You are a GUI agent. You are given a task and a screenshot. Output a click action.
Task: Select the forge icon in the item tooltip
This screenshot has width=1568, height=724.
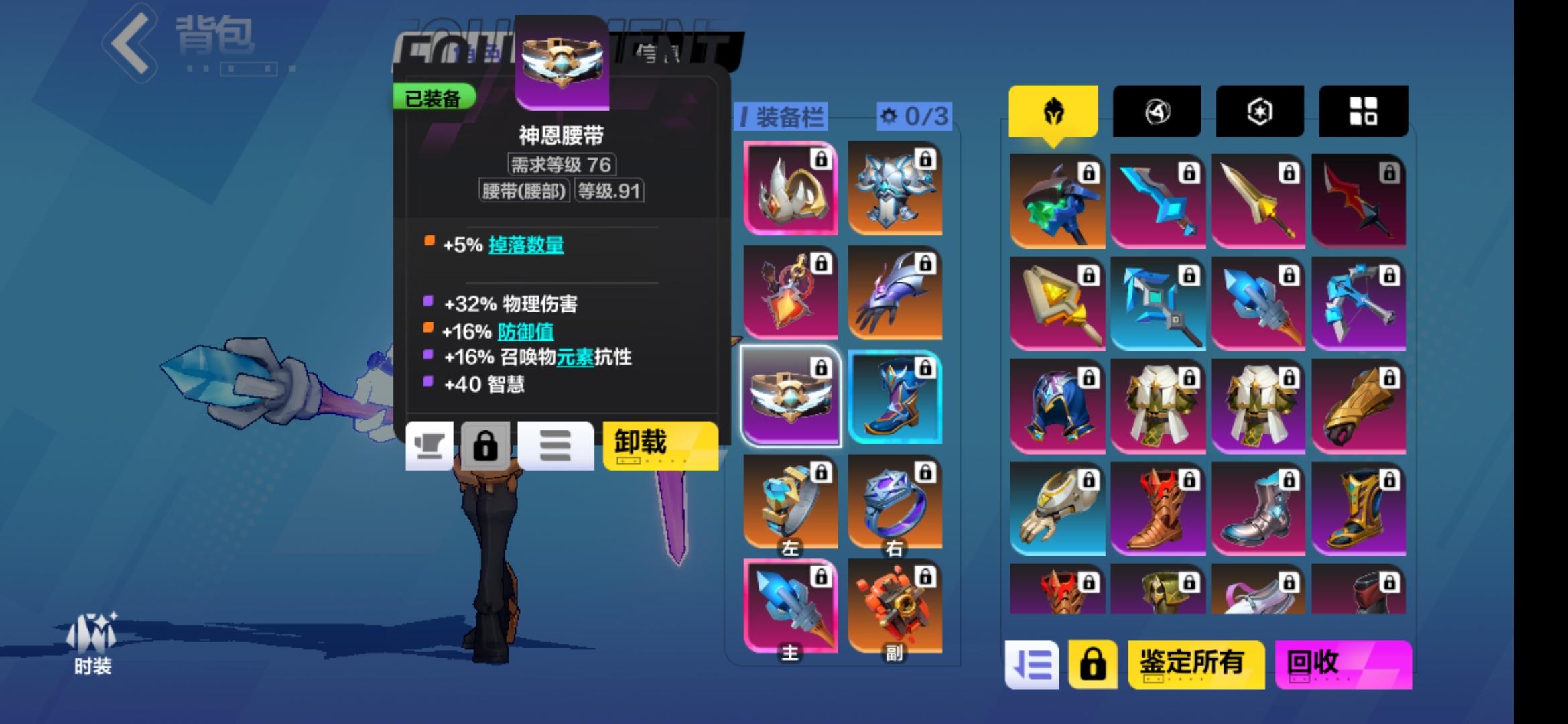coord(430,445)
